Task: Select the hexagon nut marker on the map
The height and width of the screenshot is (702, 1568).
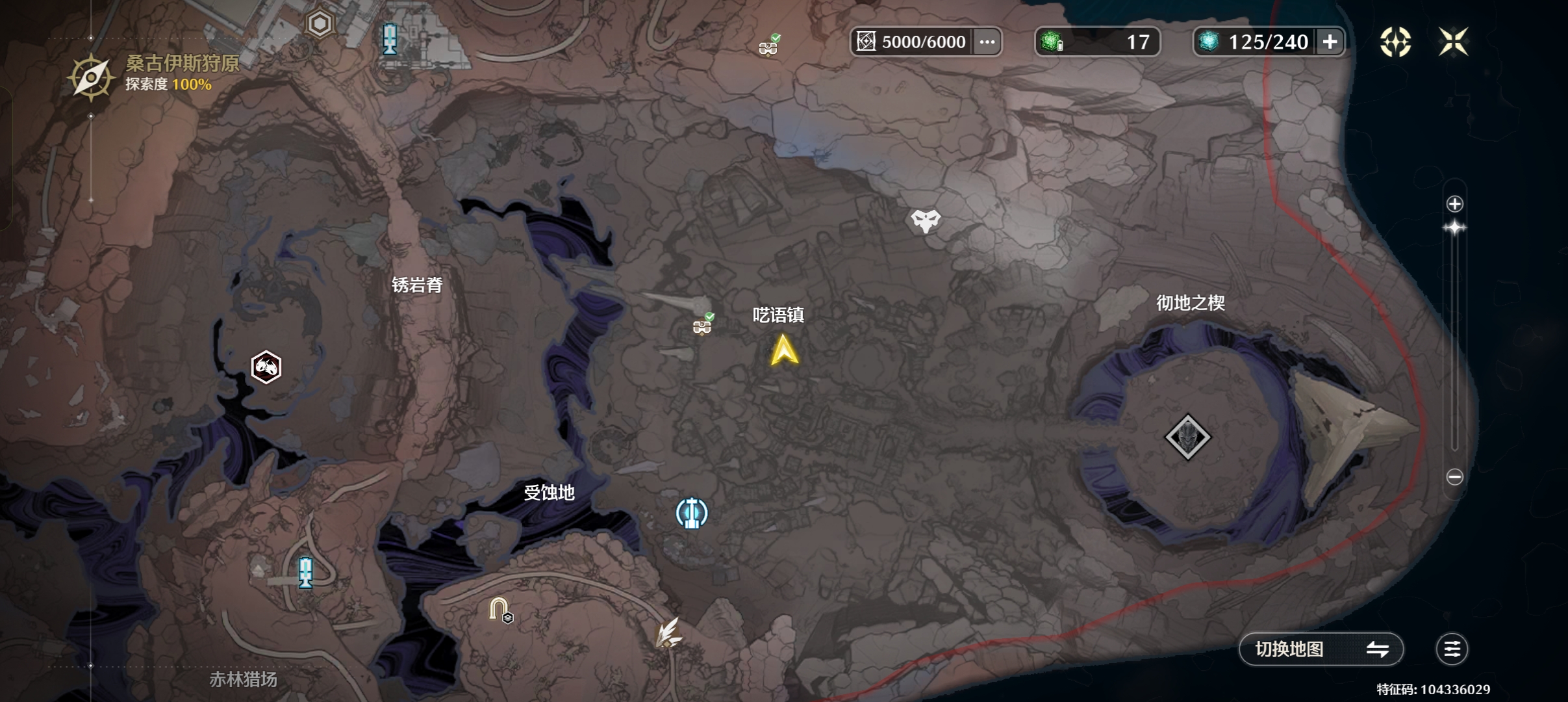Action: pos(320,24)
